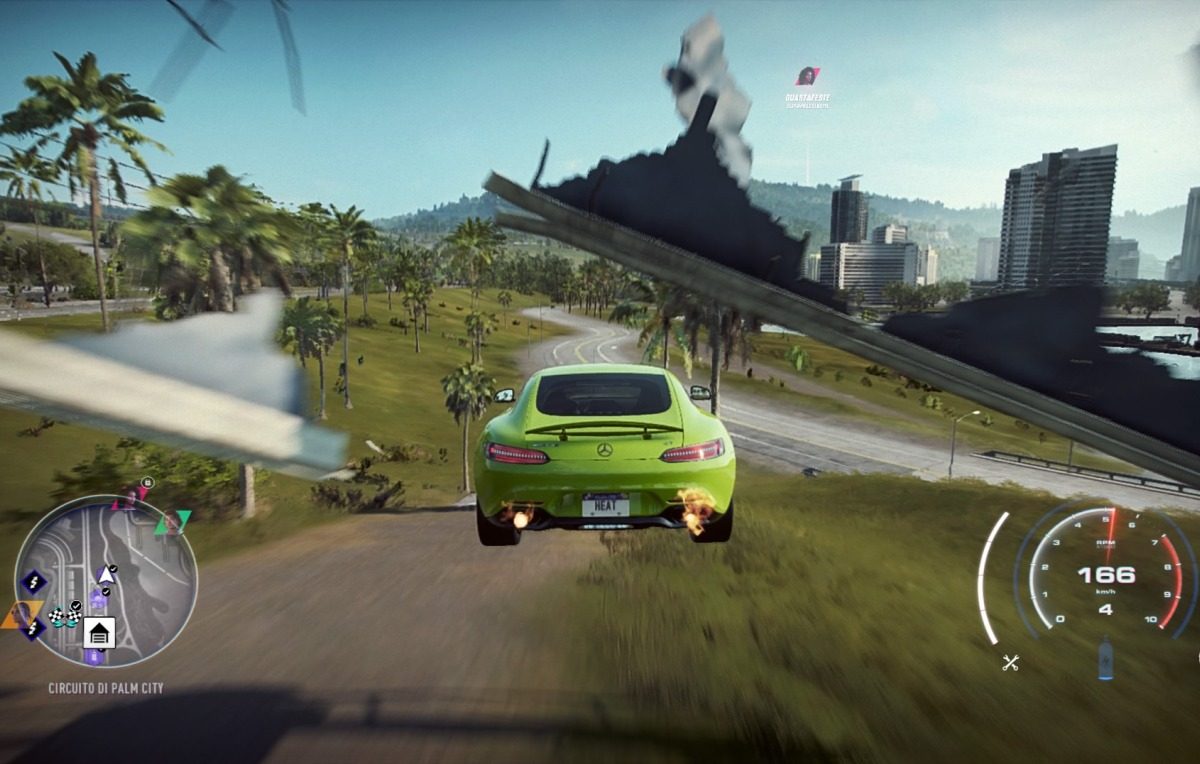Select the garage marker on the minimap
Screen dimensions: 1200x764
click(98, 632)
